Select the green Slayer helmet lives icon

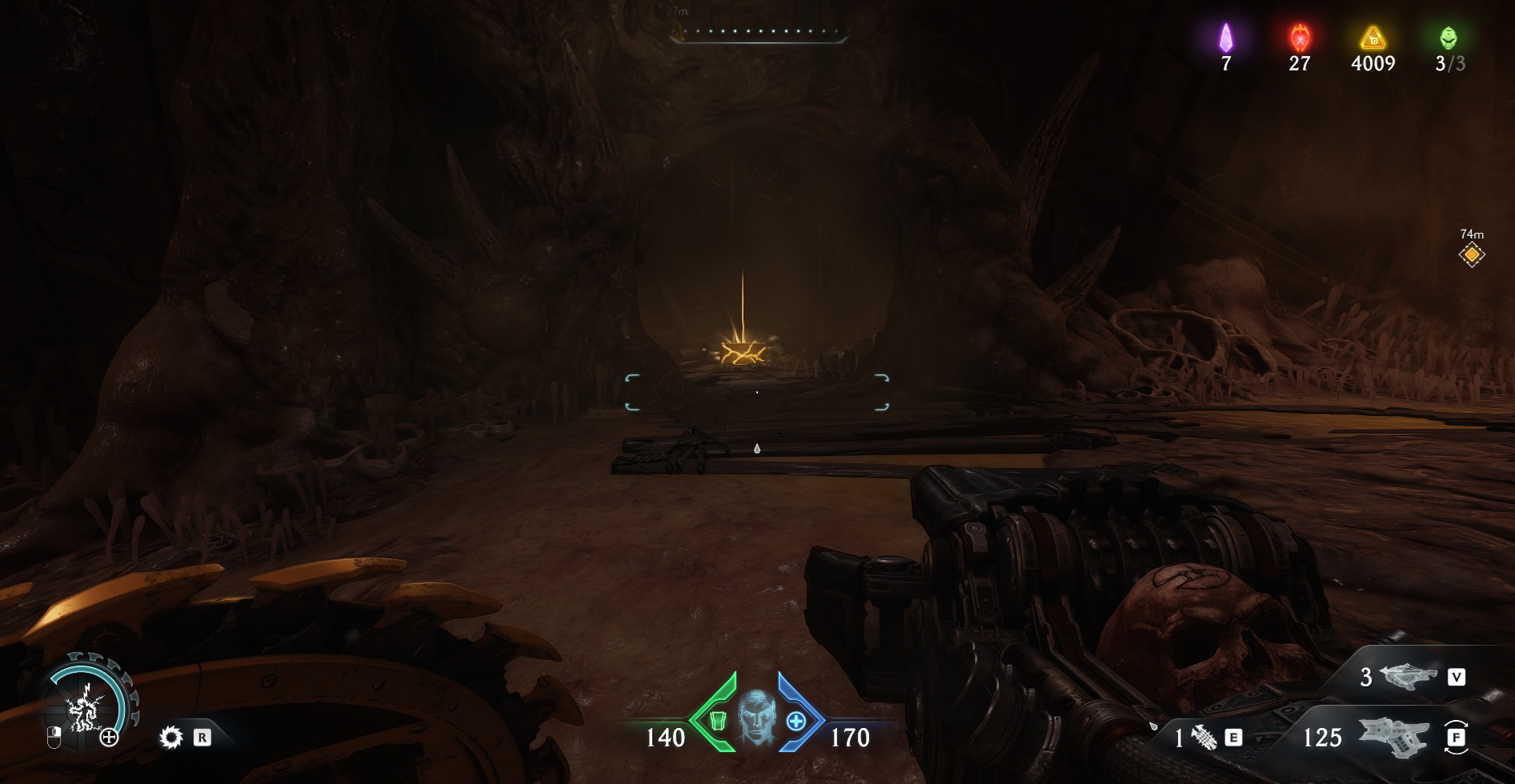pyautogui.click(x=1448, y=38)
